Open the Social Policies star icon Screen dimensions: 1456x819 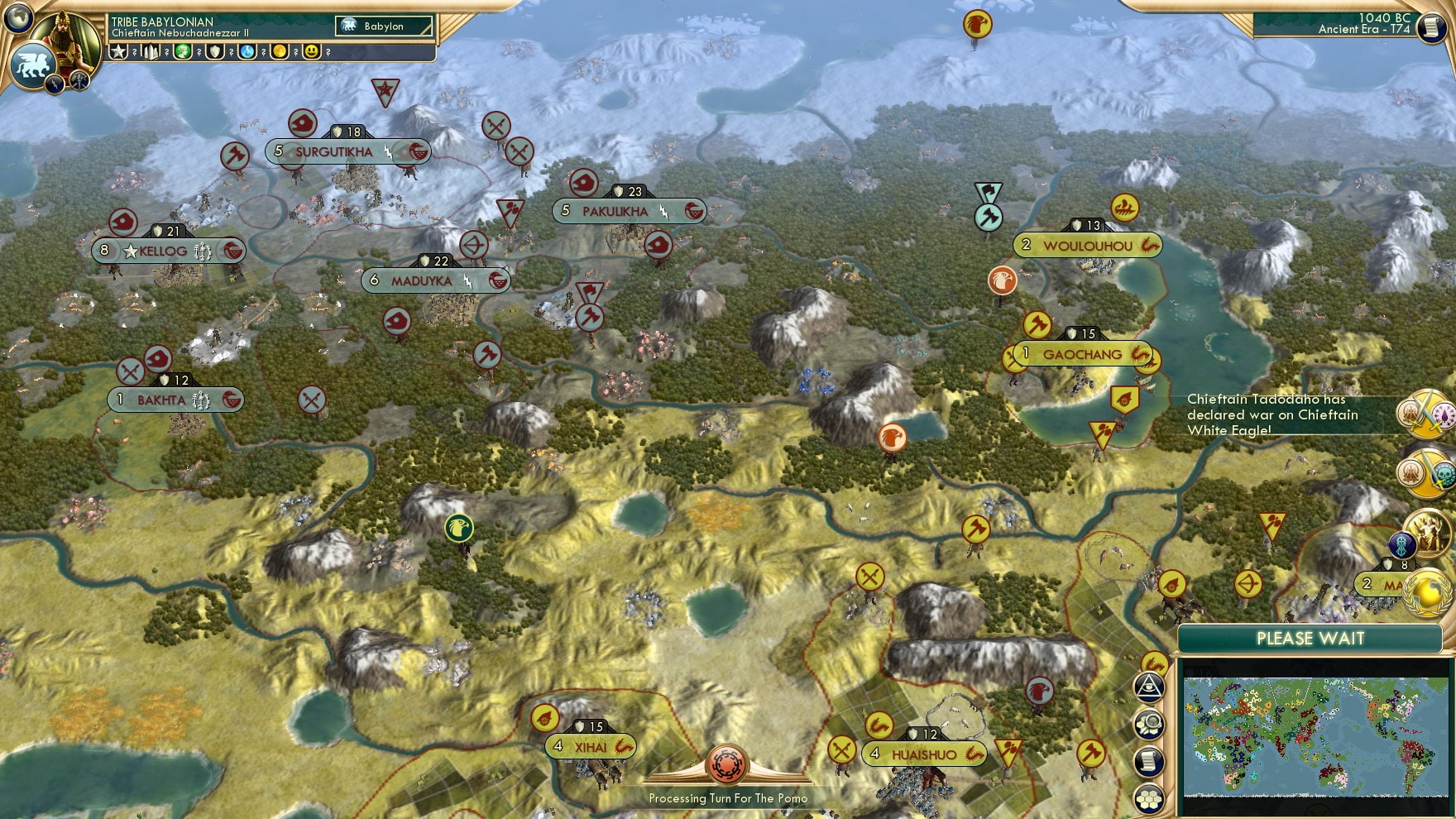118,53
